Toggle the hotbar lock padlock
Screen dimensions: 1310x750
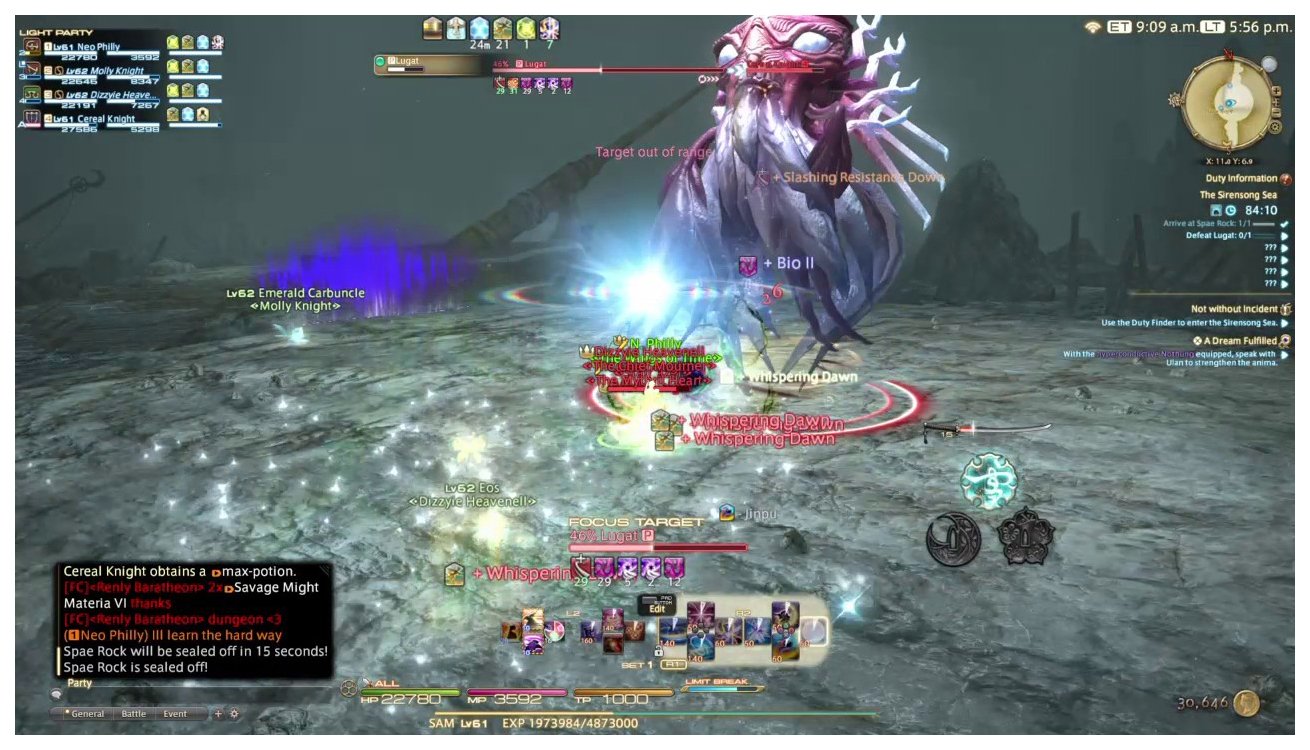click(658, 651)
